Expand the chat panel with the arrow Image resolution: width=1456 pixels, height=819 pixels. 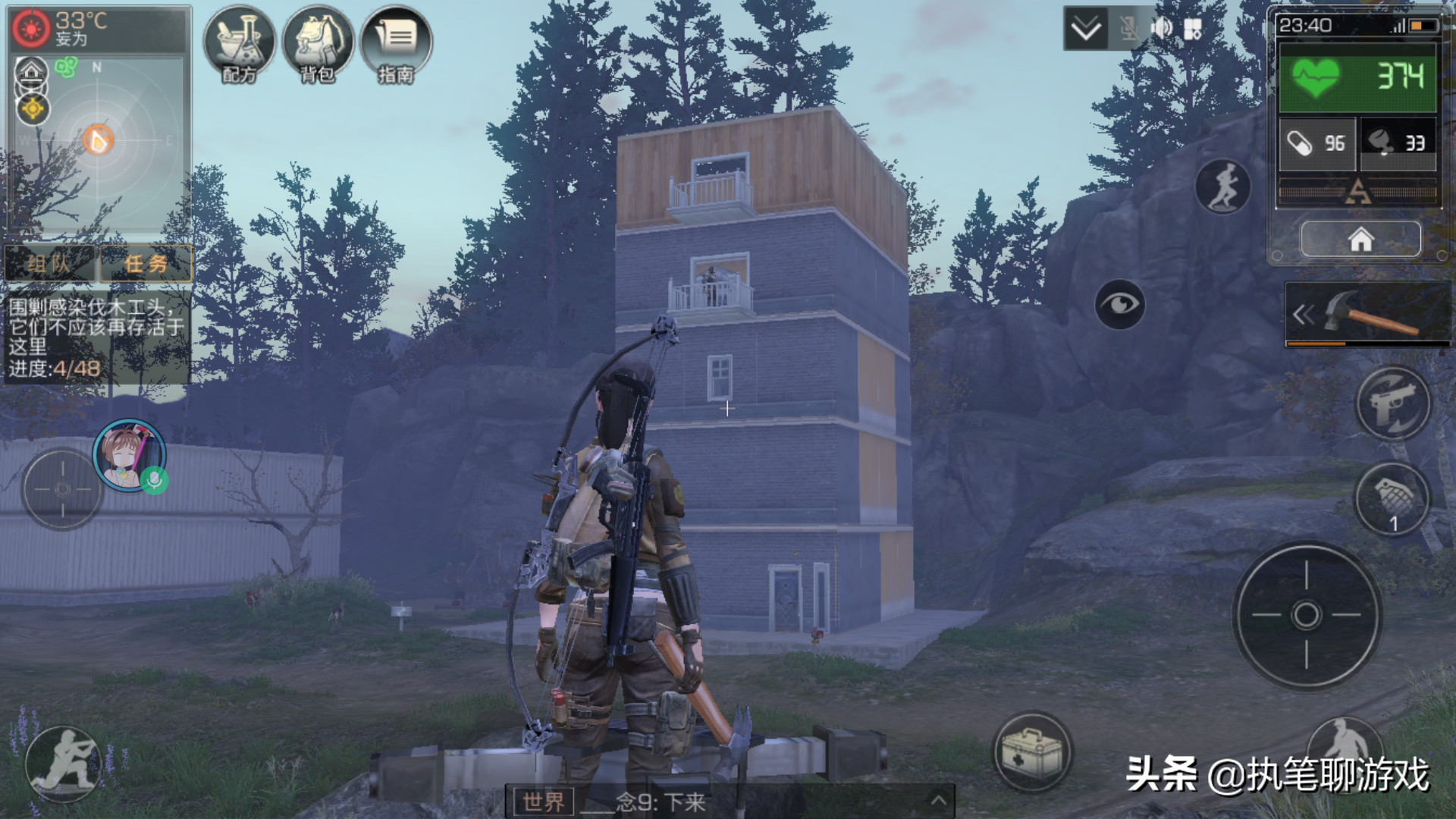[938, 801]
